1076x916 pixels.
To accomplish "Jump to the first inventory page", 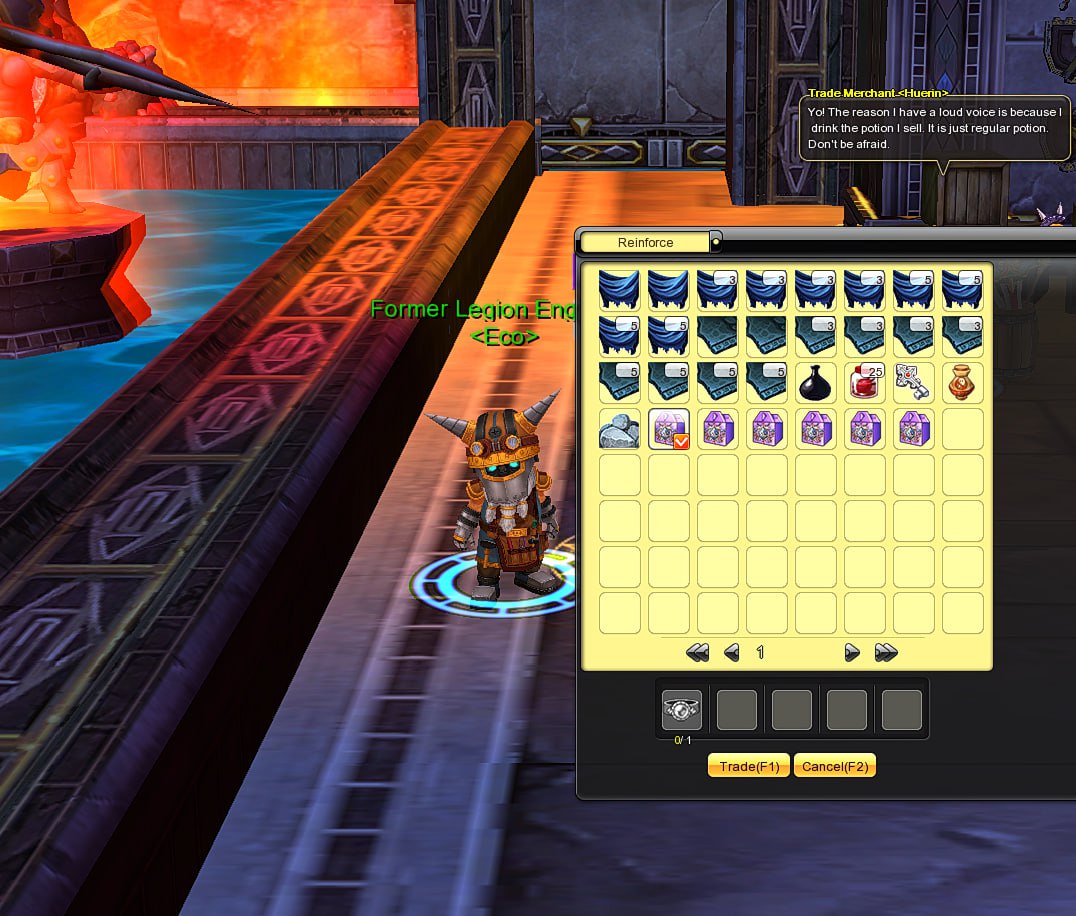I will (x=698, y=653).
